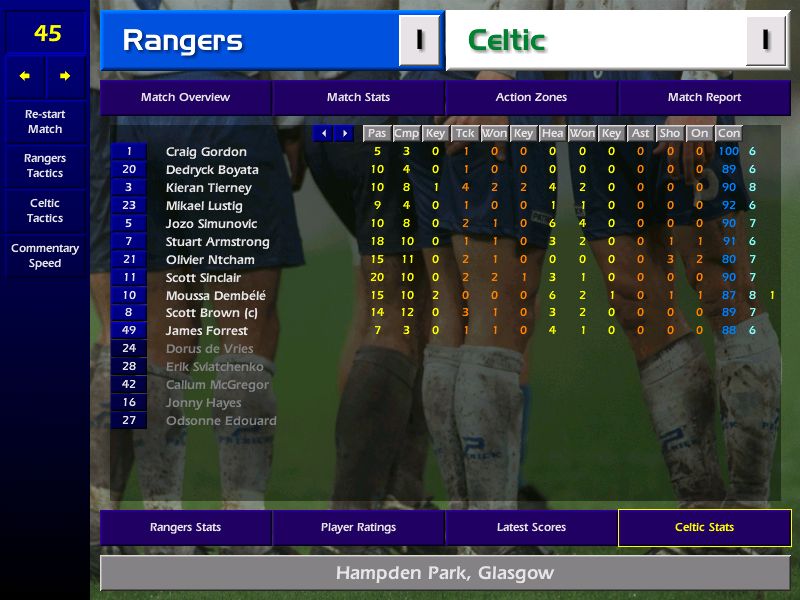800x600 pixels.
Task: Open the Match Report
Action: pyautogui.click(x=704, y=98)
